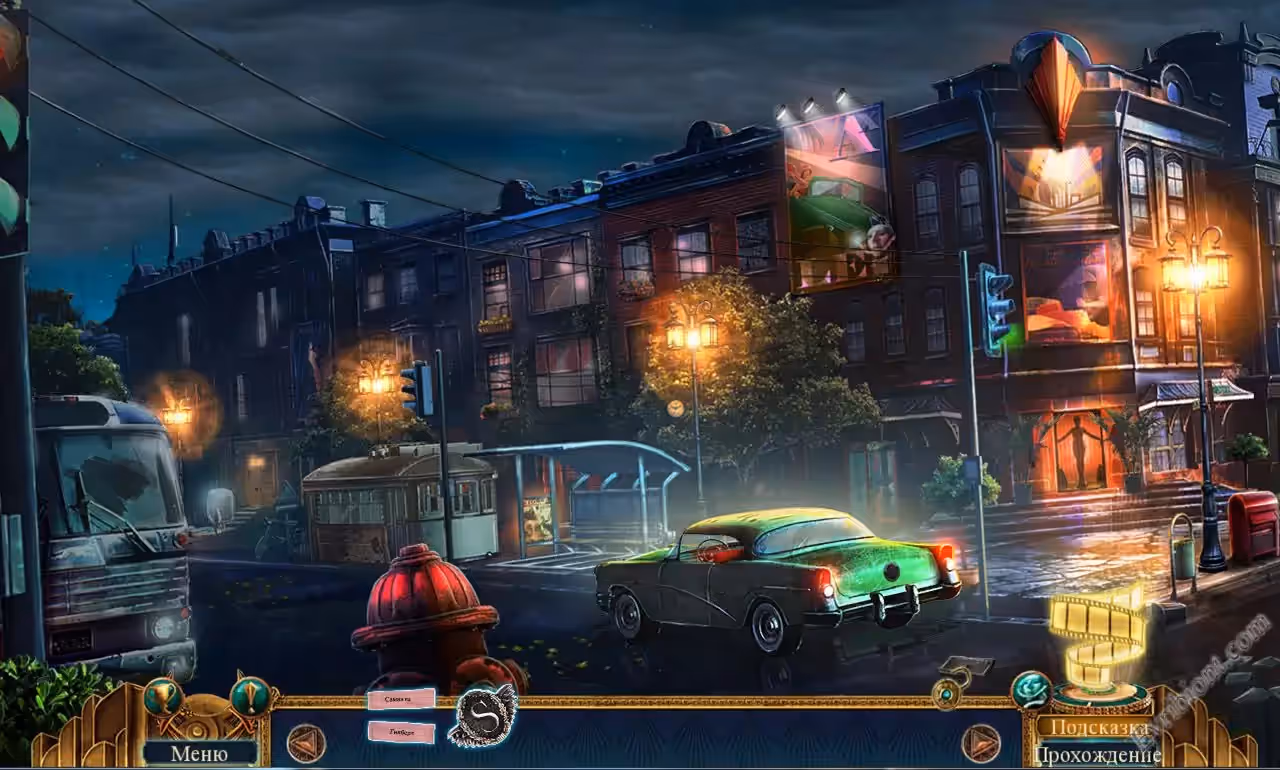Select the upper pink note in inventory

401,699
